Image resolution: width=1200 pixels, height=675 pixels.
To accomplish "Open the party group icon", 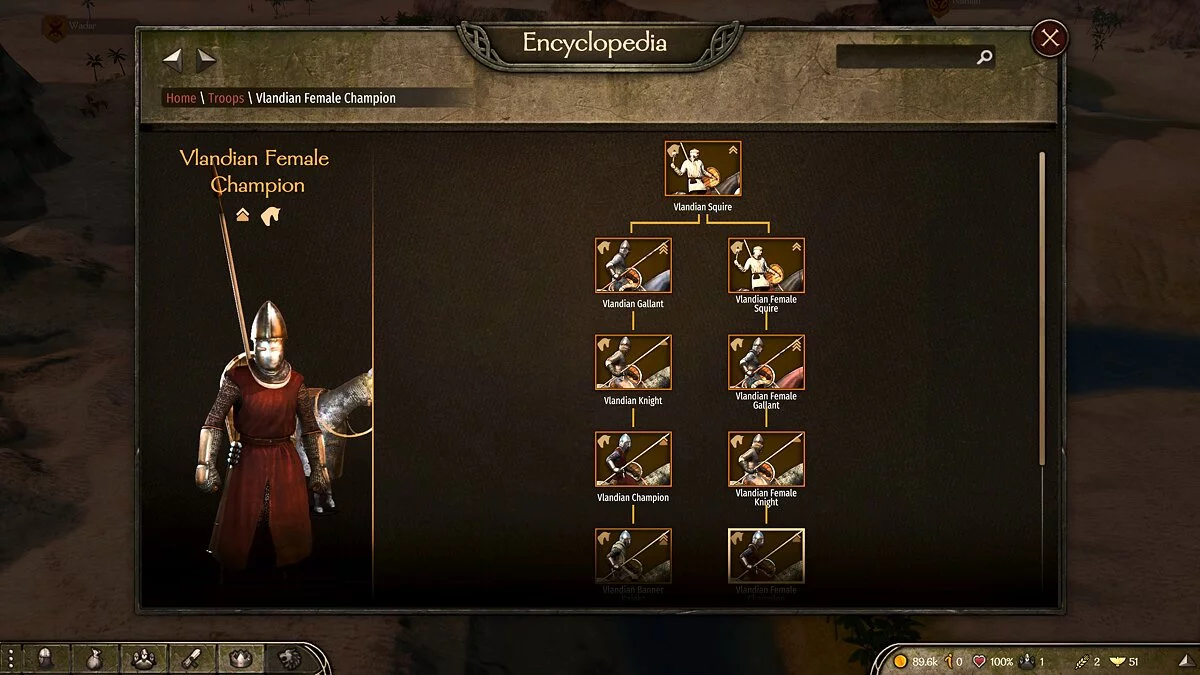I will click(143, 658).
